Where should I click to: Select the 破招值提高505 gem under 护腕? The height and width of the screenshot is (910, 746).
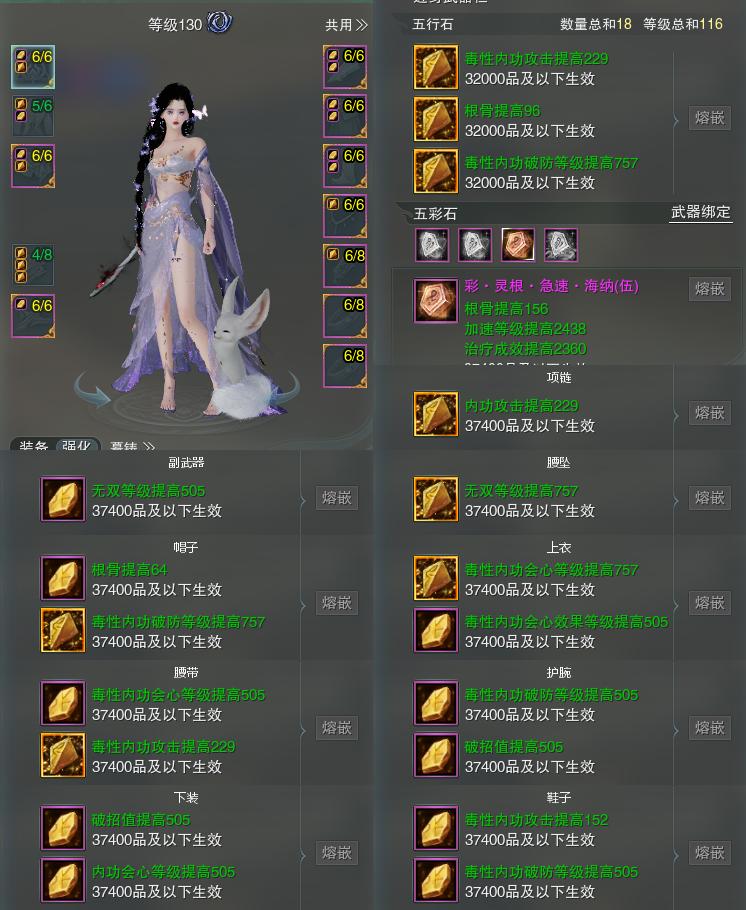436,756
